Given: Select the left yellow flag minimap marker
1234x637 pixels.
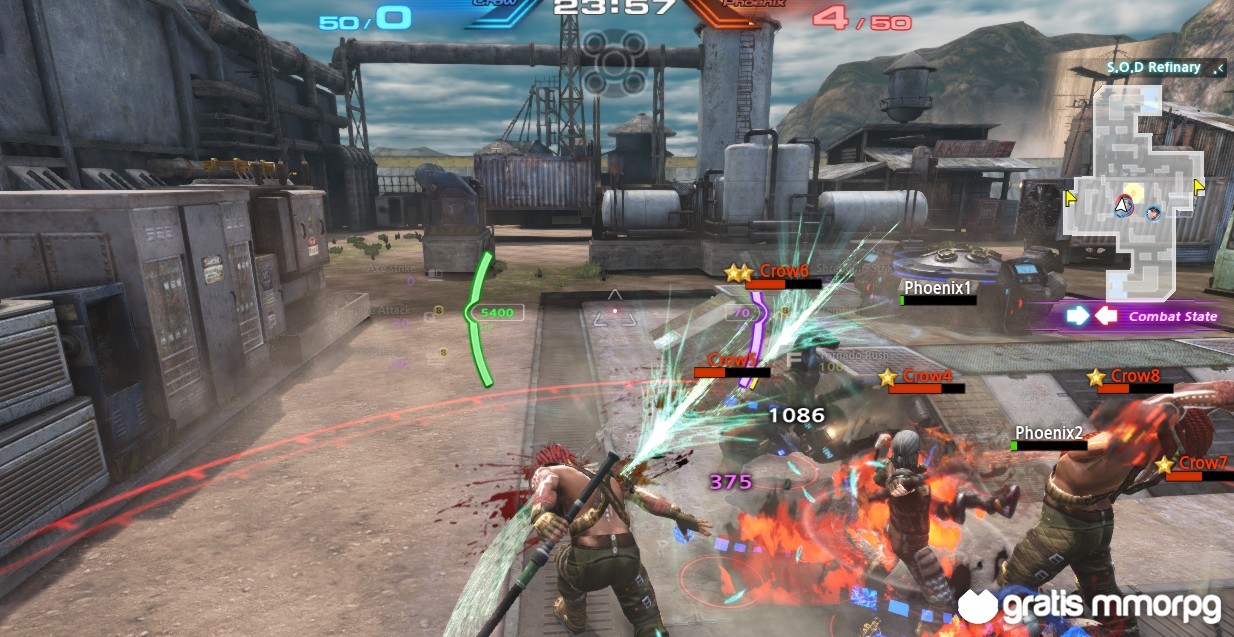Looking at the screenshot, I should coord(1070,198).
